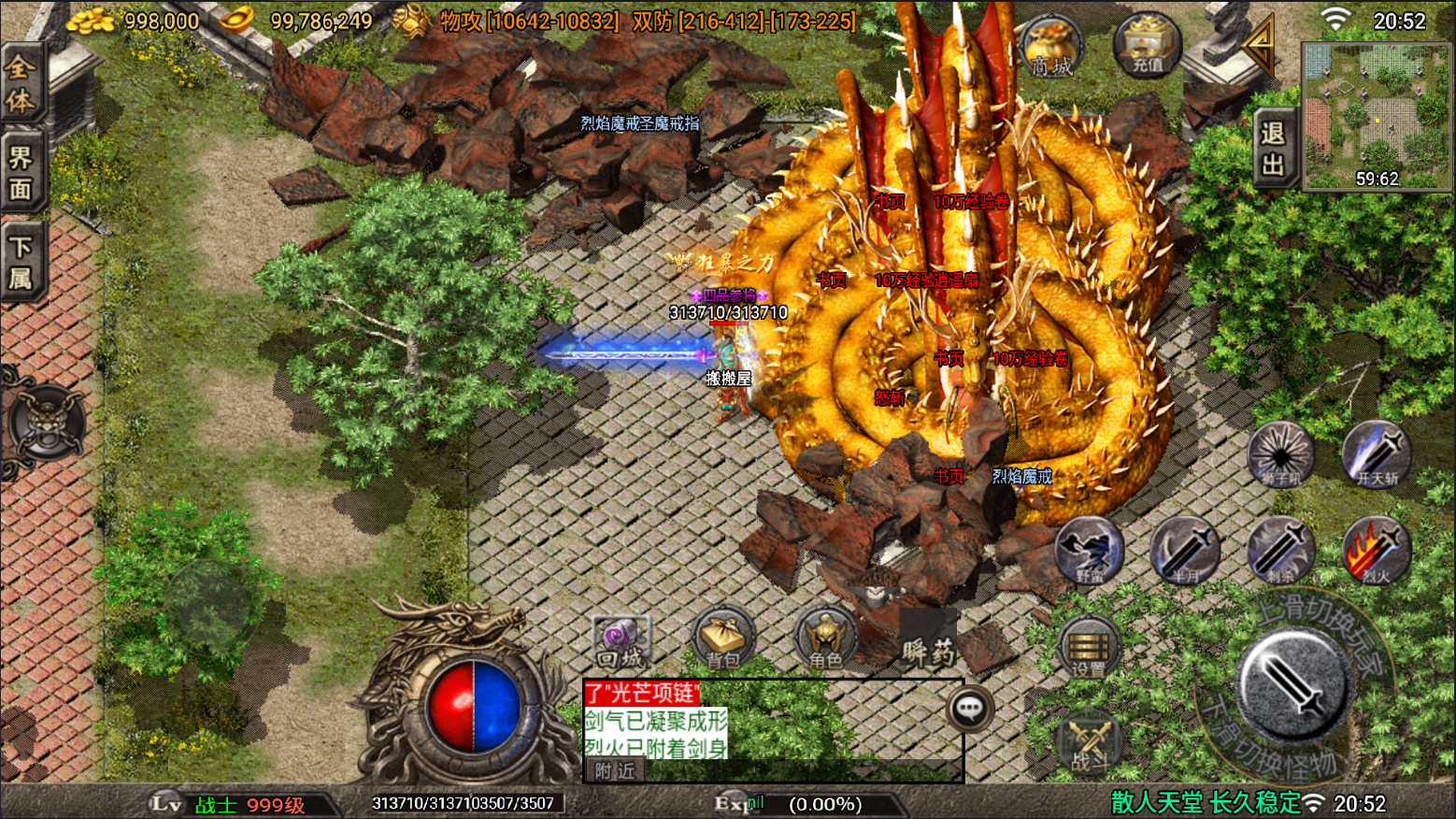This screenshot has width=1456, height=819.
Task: Activate the 烈火 flaming sword skill
Action: (1376, 551)
